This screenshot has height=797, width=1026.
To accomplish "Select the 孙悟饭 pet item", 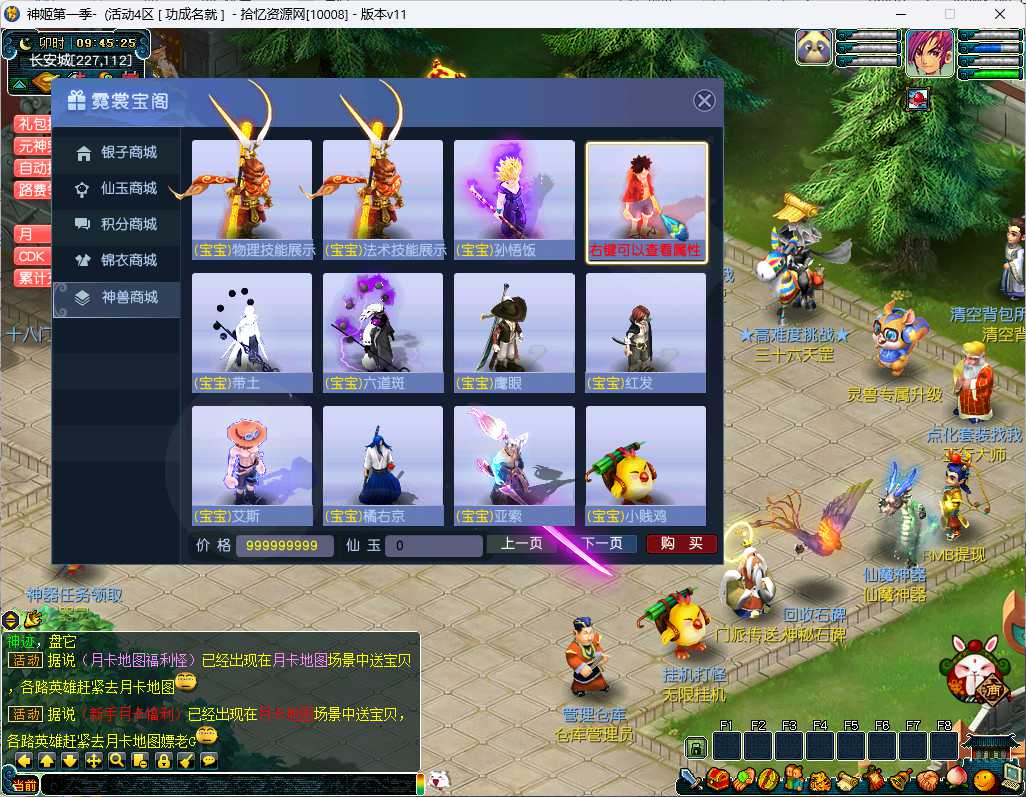I will 514,200.
